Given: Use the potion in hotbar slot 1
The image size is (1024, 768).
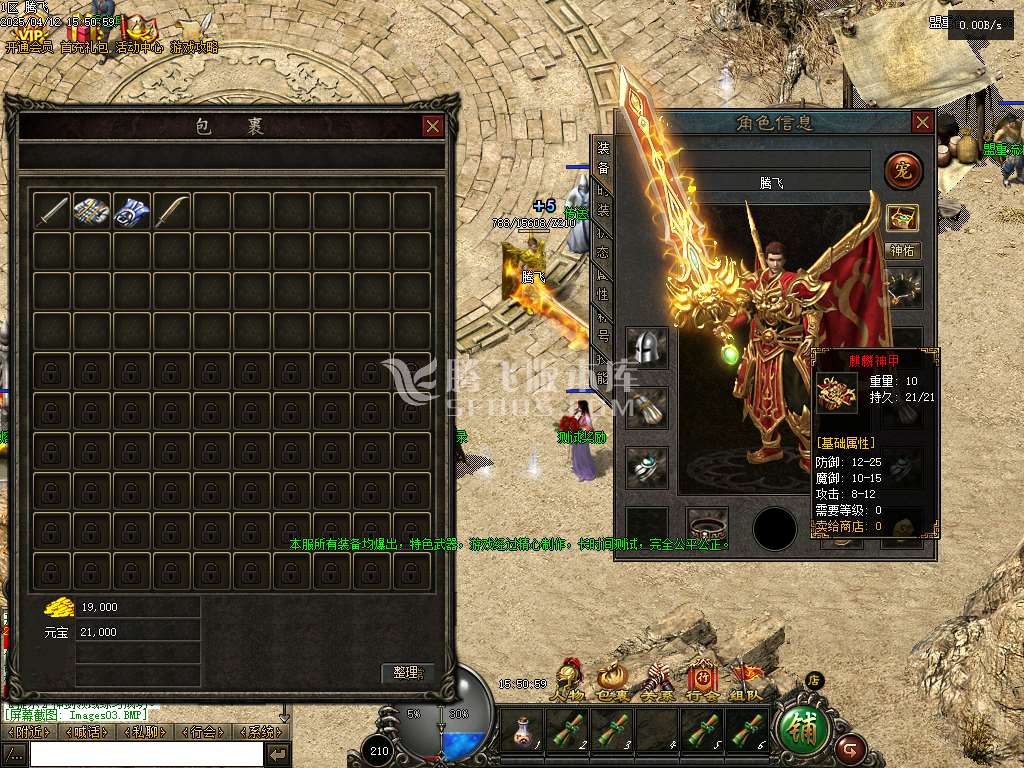Looking at the screenshot, I should (521, 731).
